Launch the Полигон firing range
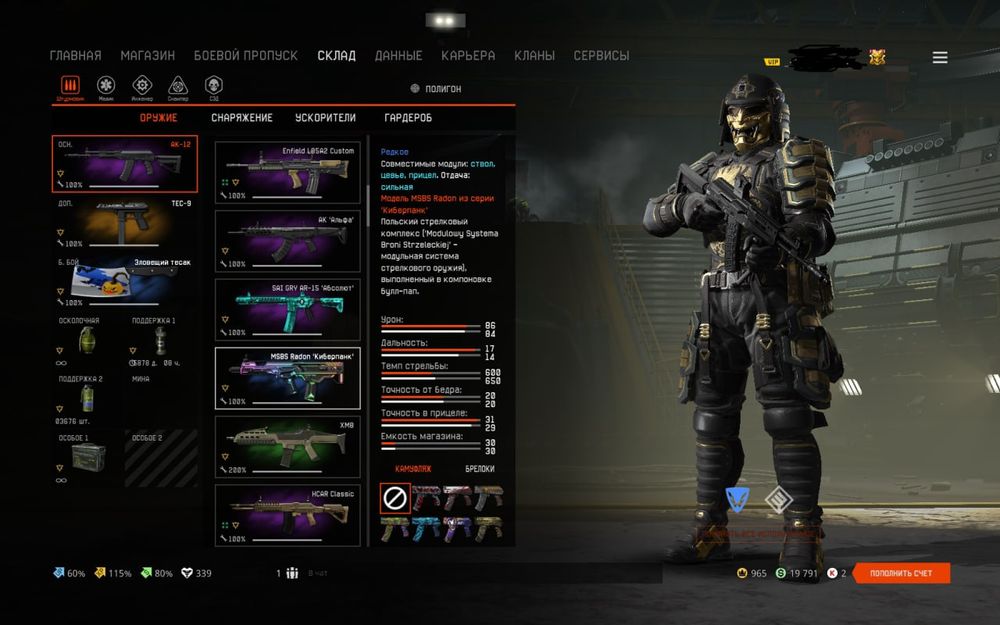1000x625 pixels. tap(436, 89)
